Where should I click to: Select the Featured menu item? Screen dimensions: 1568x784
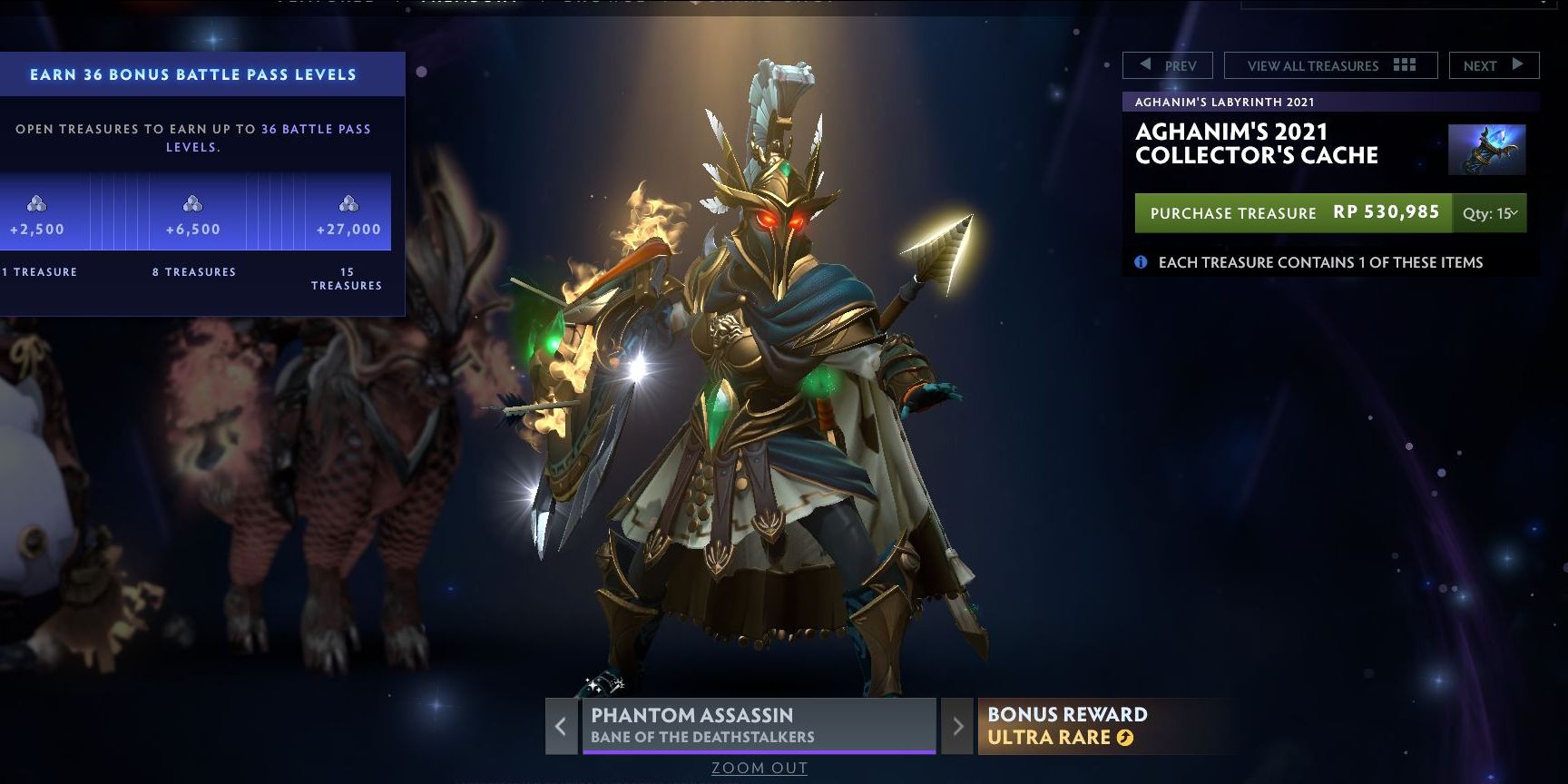point(327,3)
